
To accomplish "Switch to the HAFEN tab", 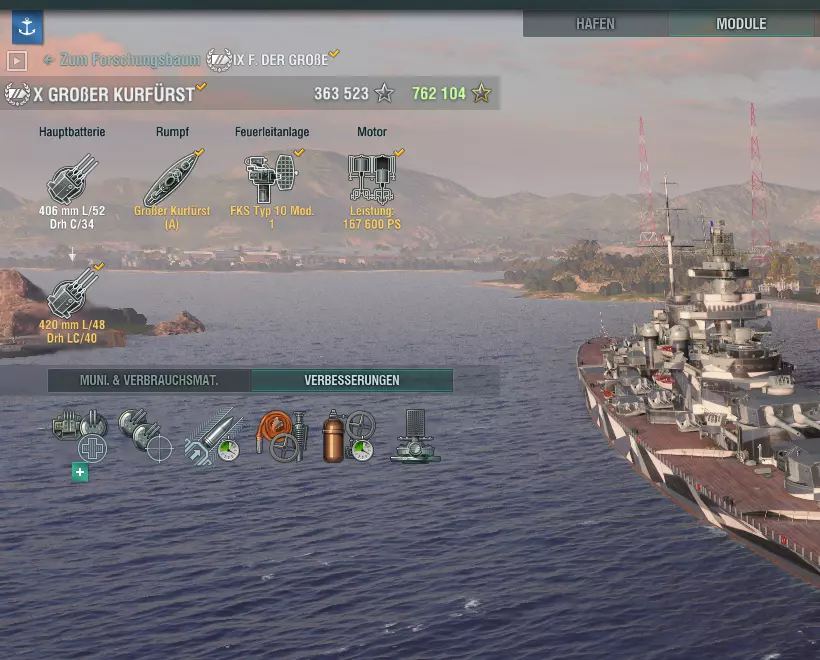I will coord(595,24).
